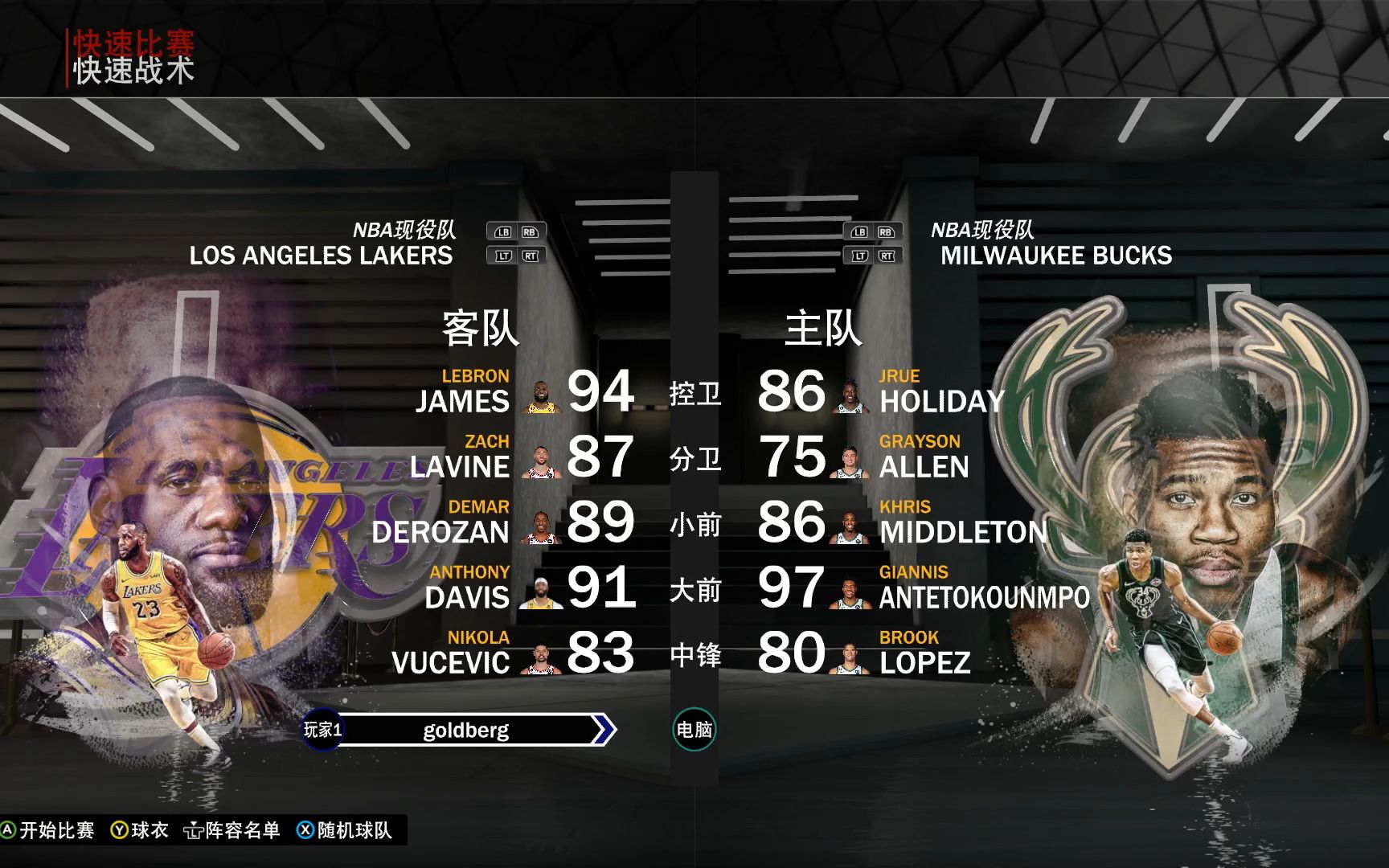Viewport: 1389px width, 868px height.
Task: Open the Bucks' NBA现役队 team category
Action: [x=982, y=230]
